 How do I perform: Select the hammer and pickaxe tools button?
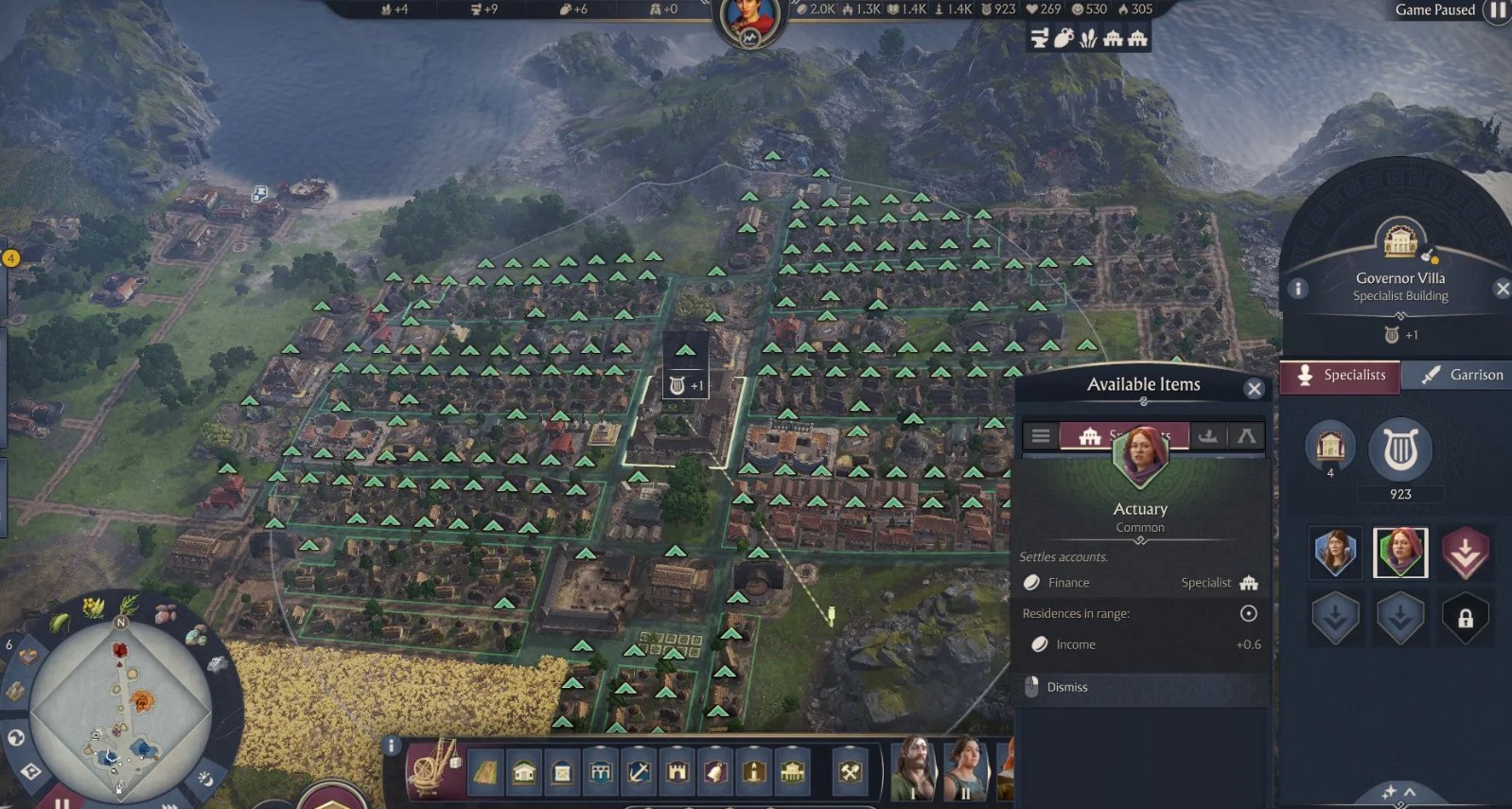(850, 772)
